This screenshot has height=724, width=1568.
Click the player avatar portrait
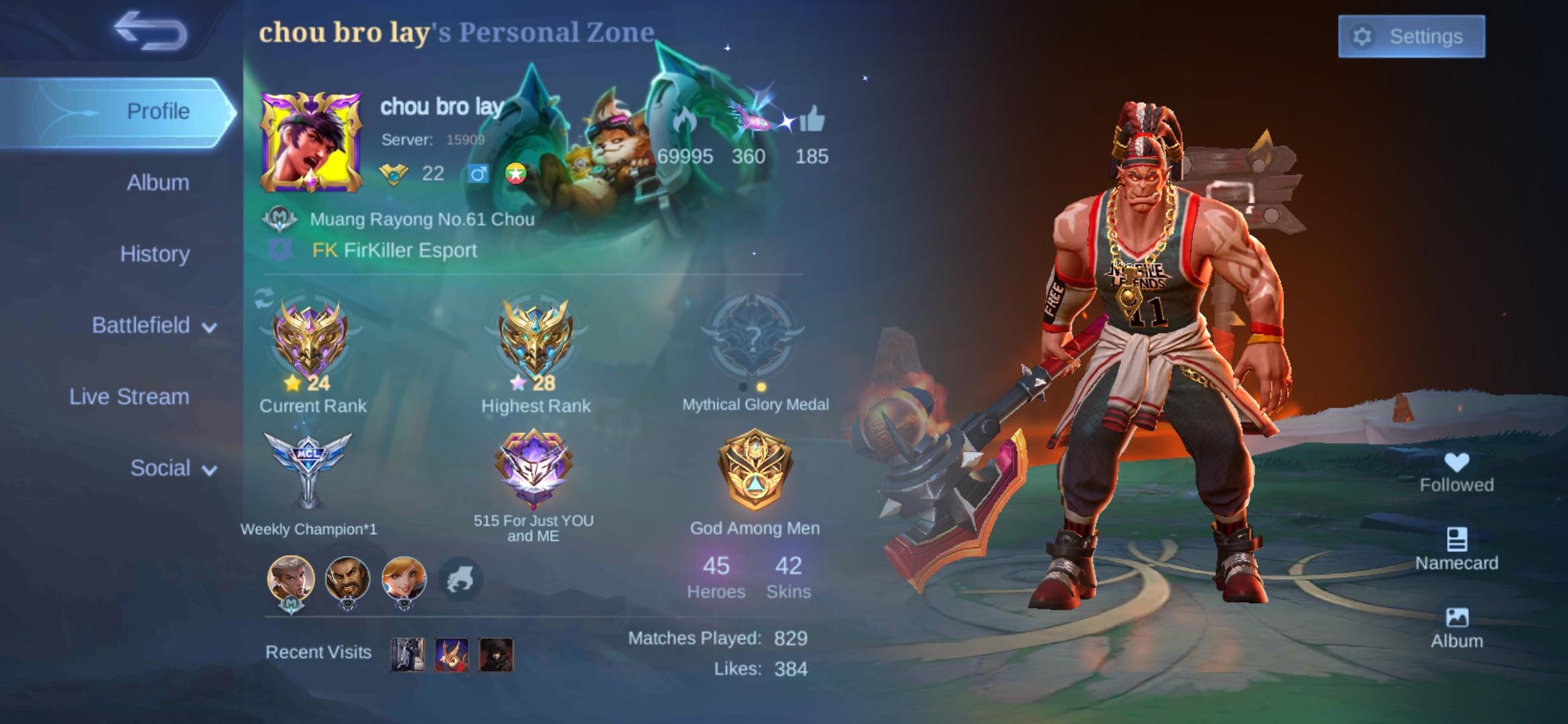(311, 141)
